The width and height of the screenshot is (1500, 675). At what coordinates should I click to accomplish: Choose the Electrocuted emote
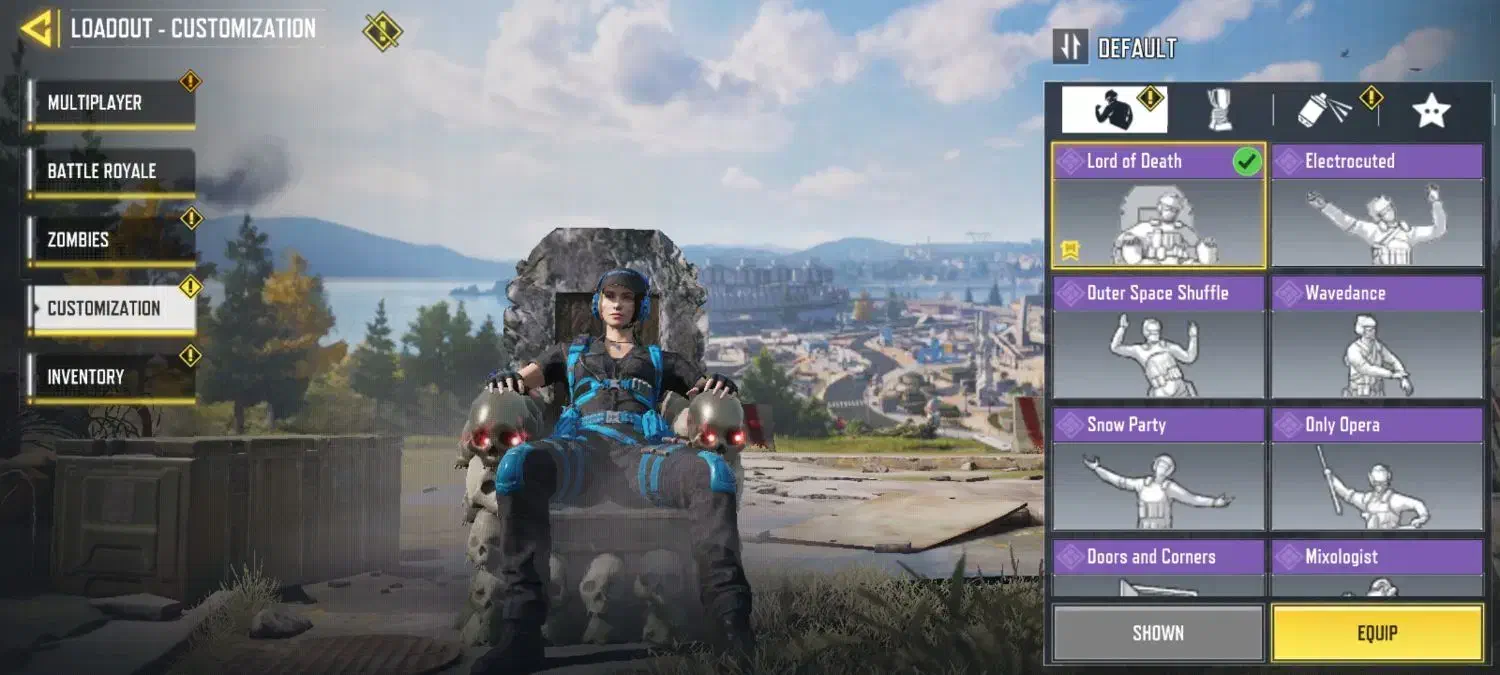click(1377, 206)
